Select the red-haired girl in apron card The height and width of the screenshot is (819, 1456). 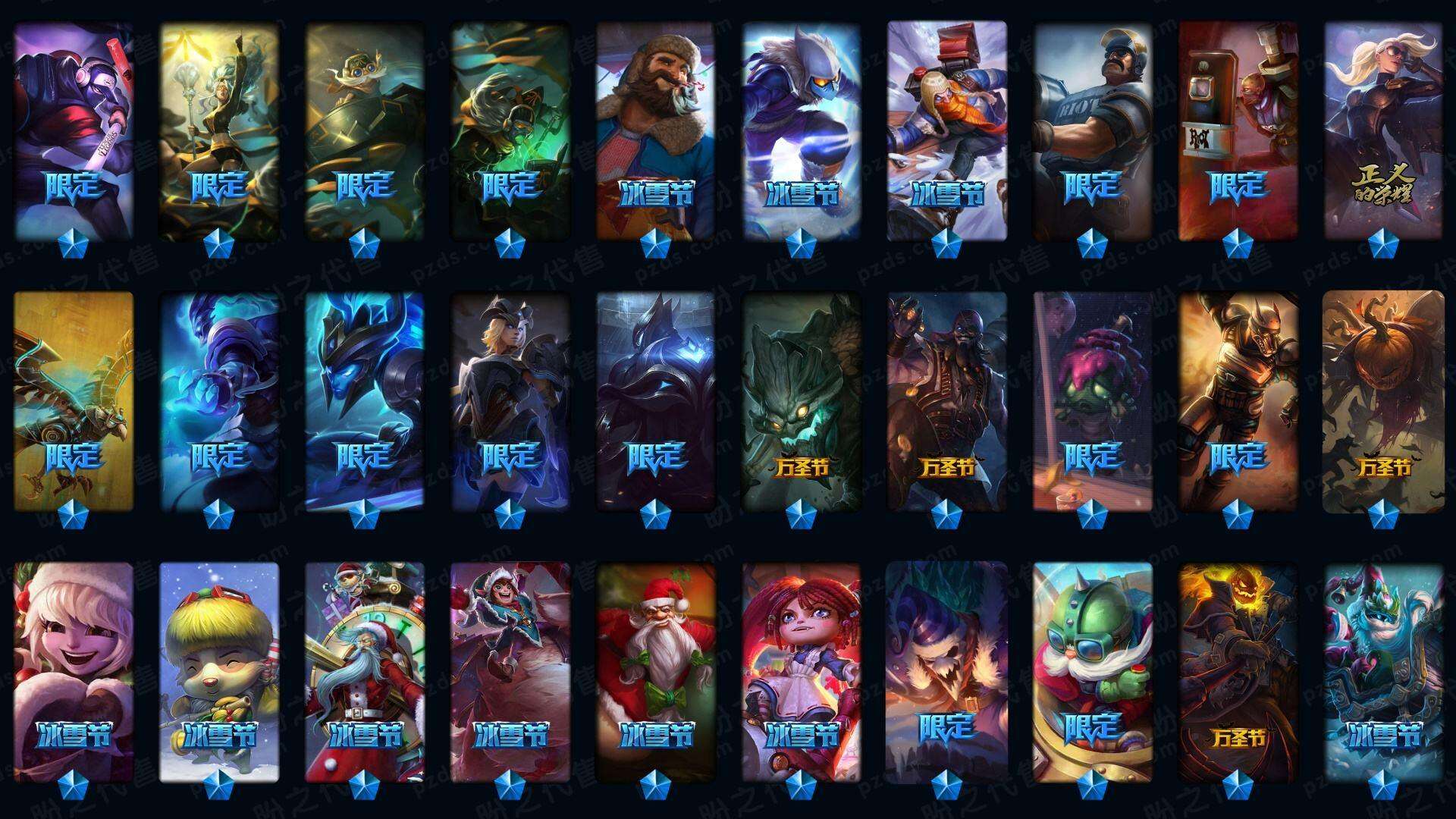tap(801, 671)
